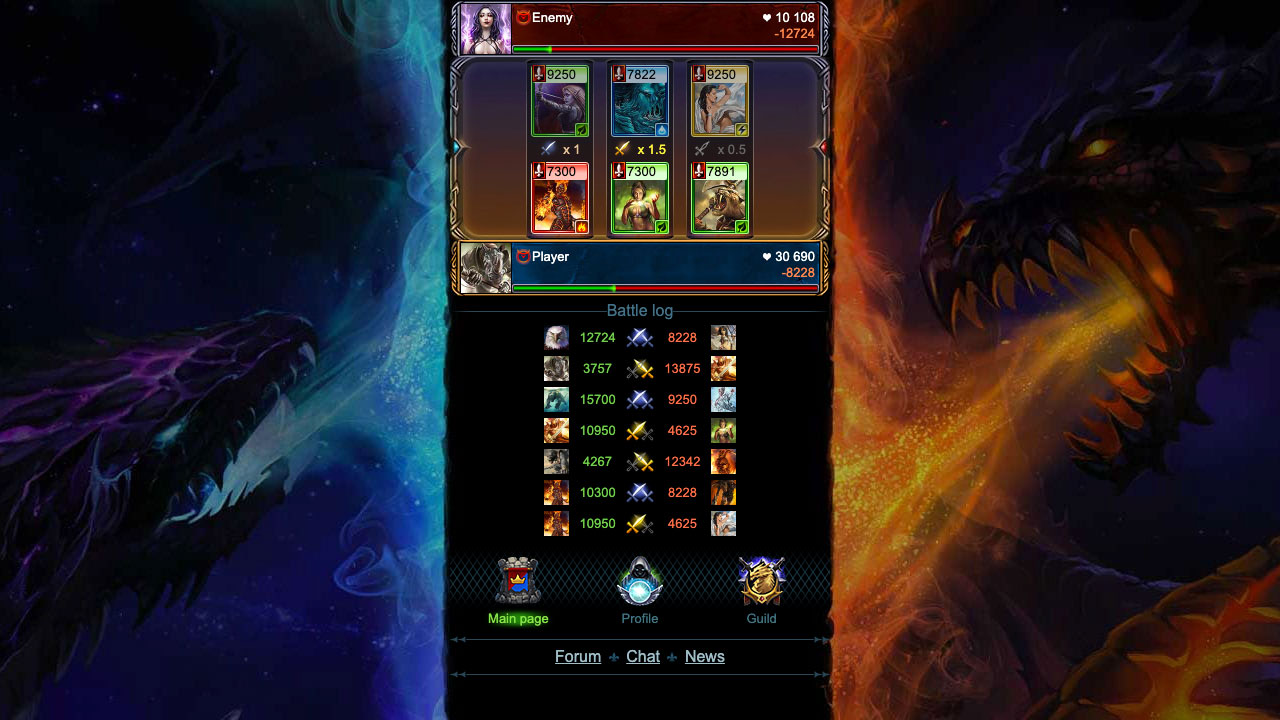Open the Profile hooded mage icon

[x=639, y=580]
